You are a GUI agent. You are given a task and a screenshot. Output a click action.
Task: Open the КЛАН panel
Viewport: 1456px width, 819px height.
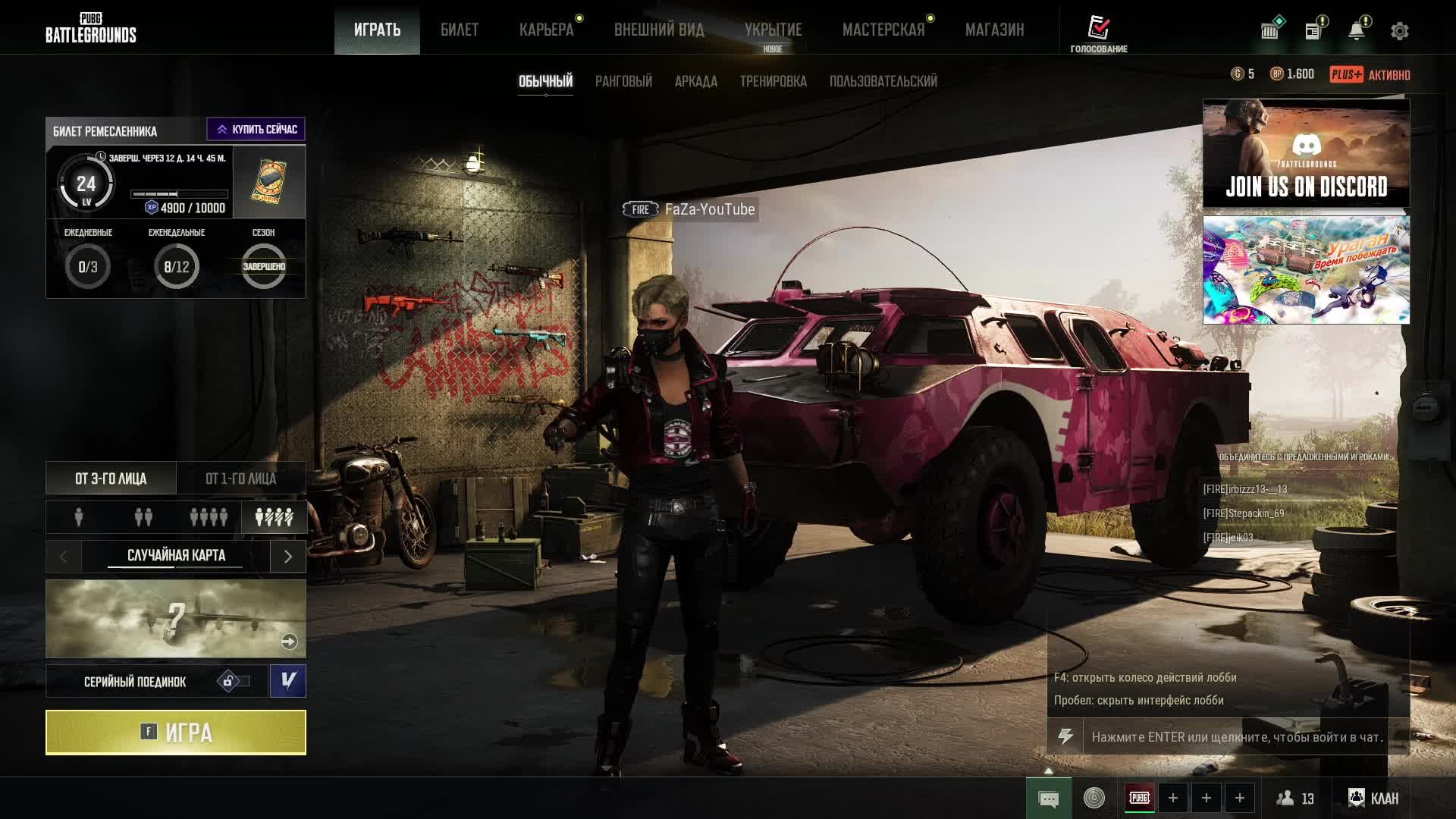(1373, 798)
